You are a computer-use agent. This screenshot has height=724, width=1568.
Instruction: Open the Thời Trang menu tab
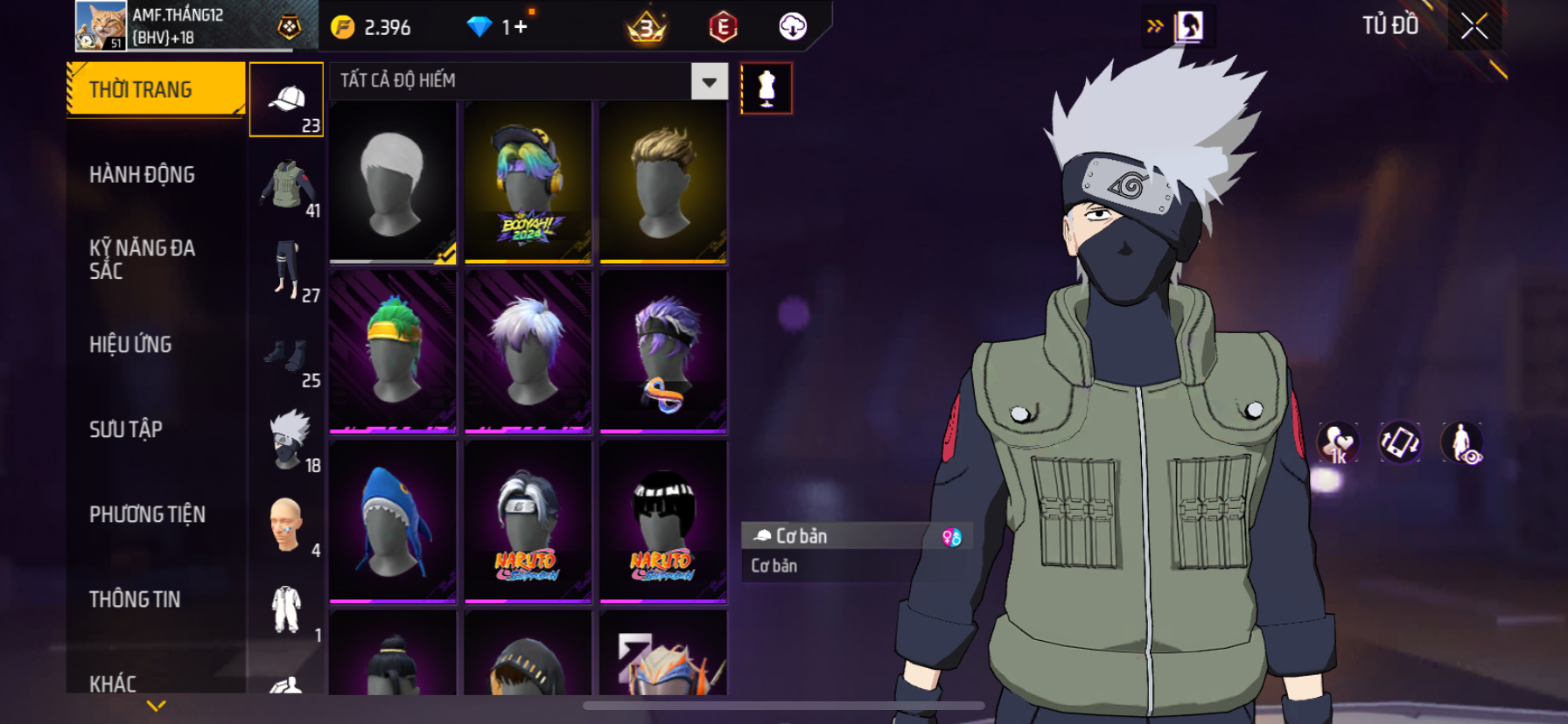point(156,89)
